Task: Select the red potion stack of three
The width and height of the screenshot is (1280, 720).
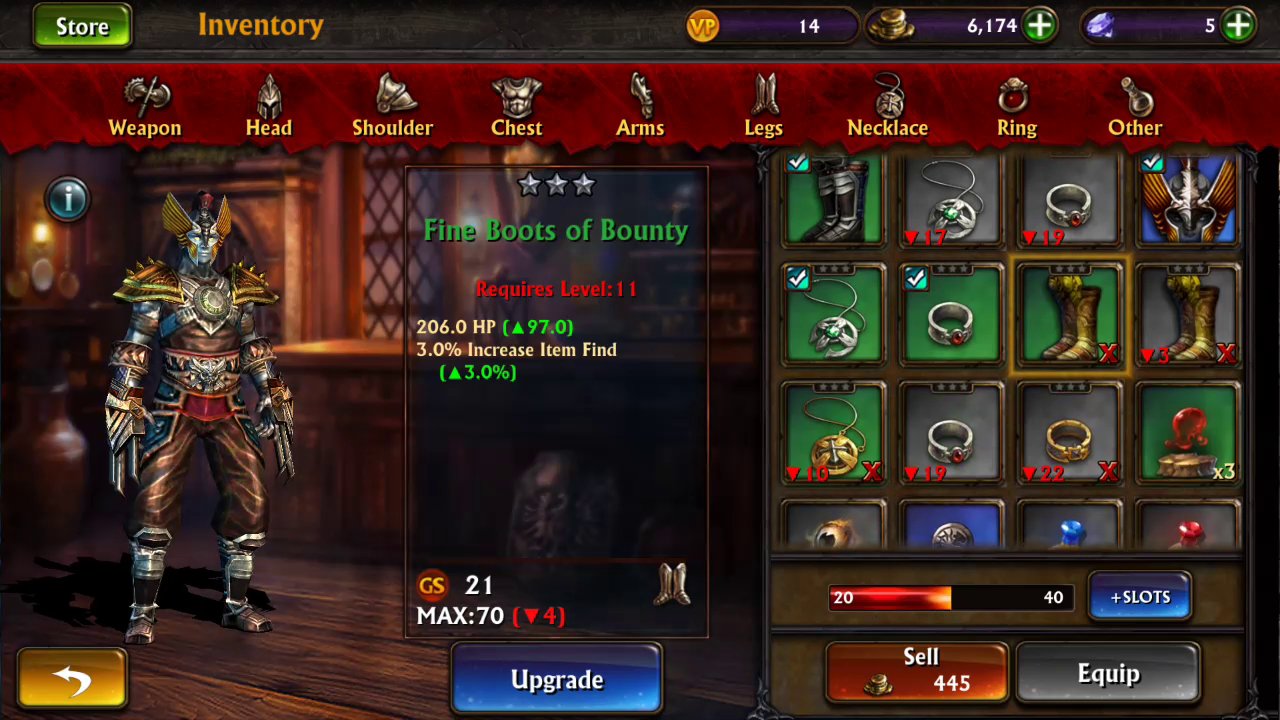Action: (x=1188, y=434)
